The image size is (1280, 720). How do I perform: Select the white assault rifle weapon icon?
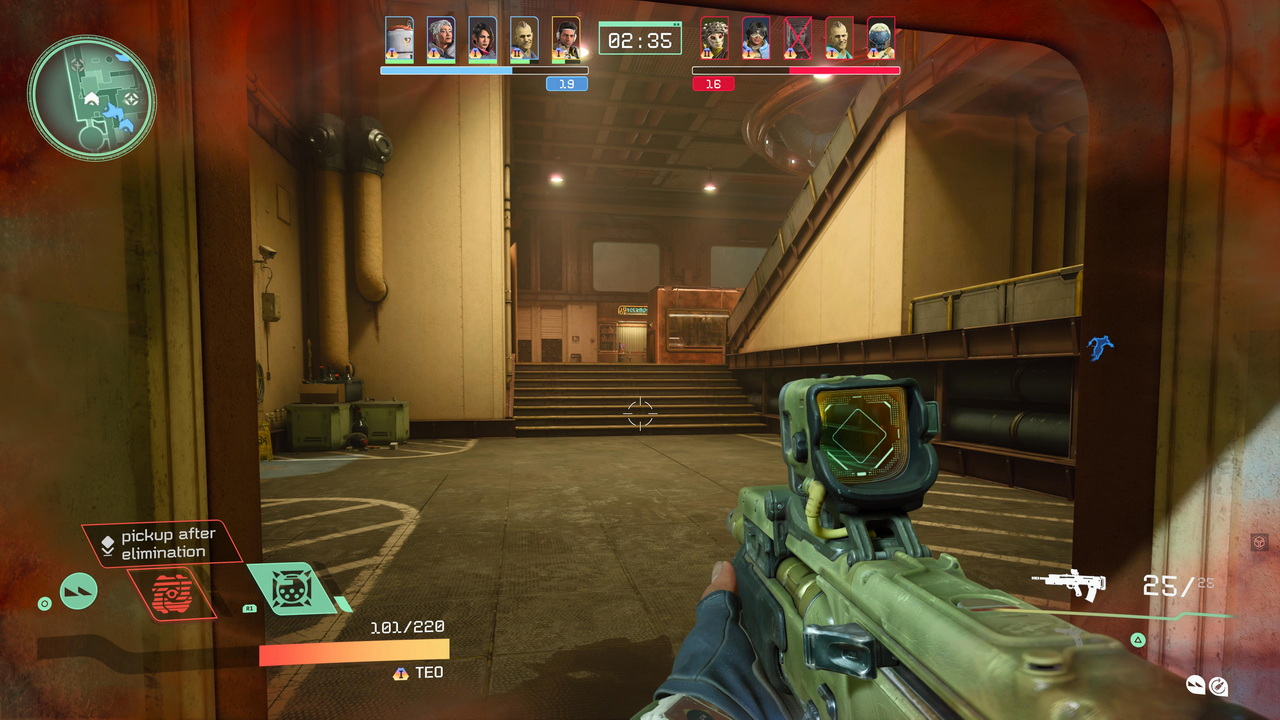point(1068,584)
